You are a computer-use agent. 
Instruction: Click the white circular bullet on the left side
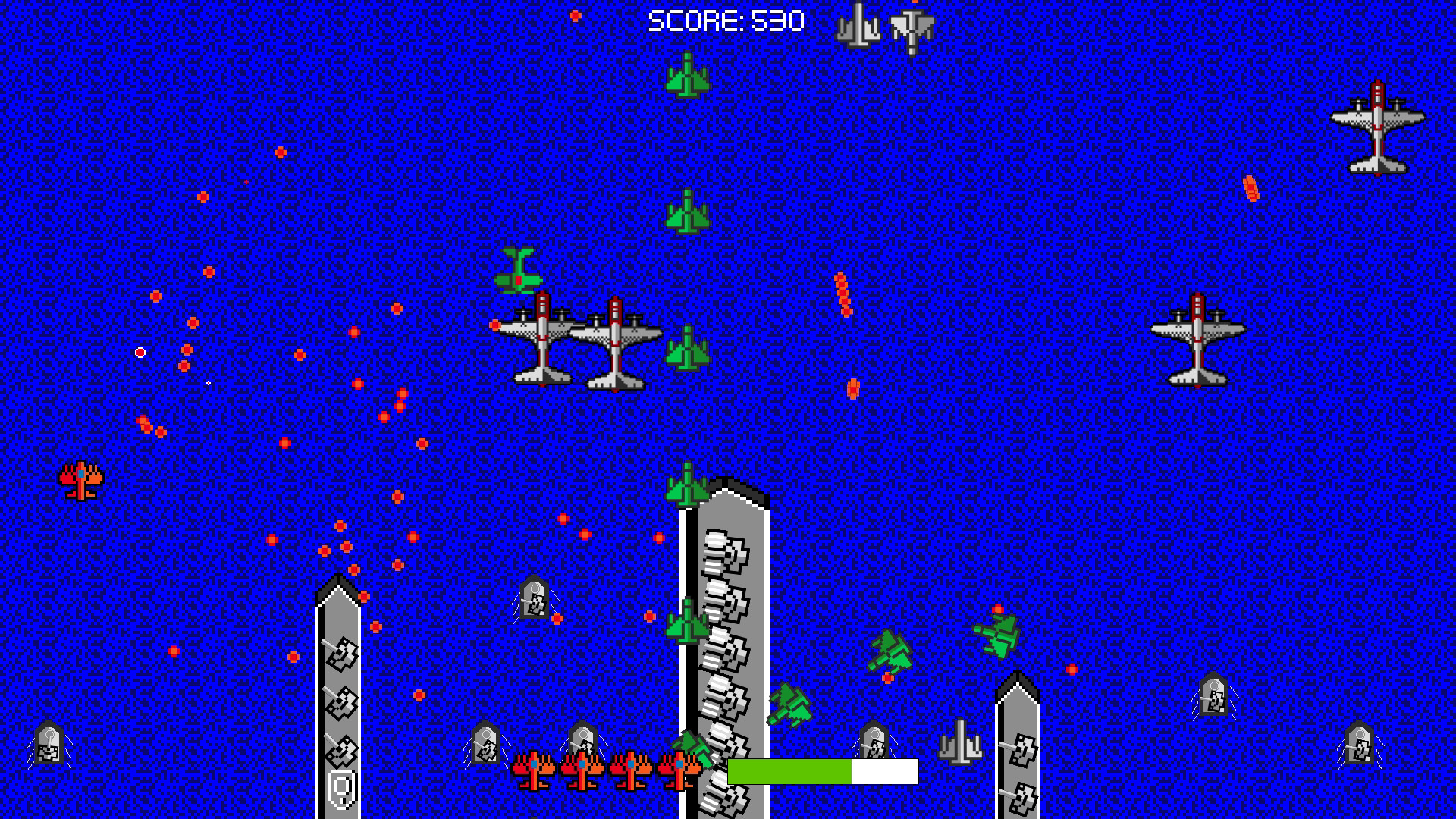140,351
